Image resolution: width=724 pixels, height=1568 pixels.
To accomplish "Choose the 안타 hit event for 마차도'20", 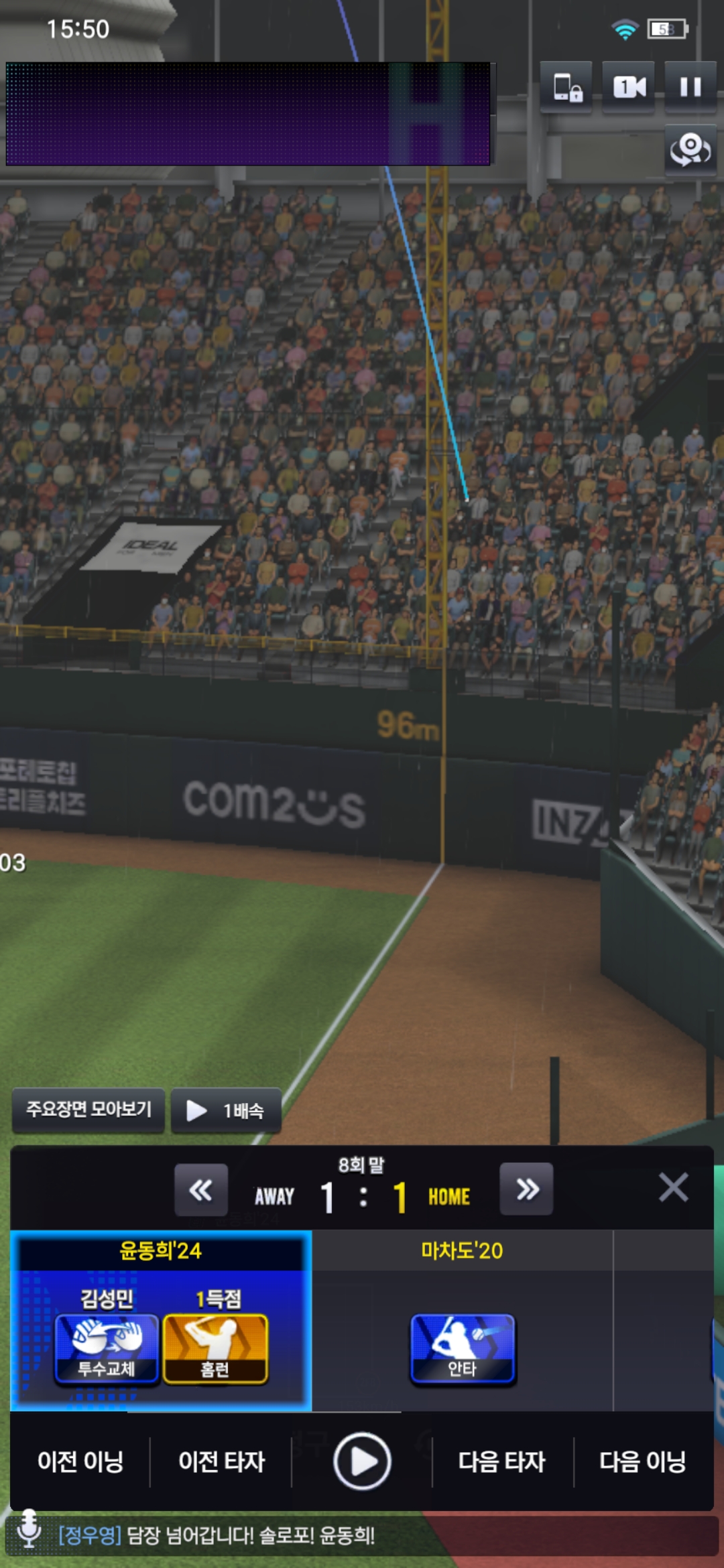I will tap(463, 1348).
